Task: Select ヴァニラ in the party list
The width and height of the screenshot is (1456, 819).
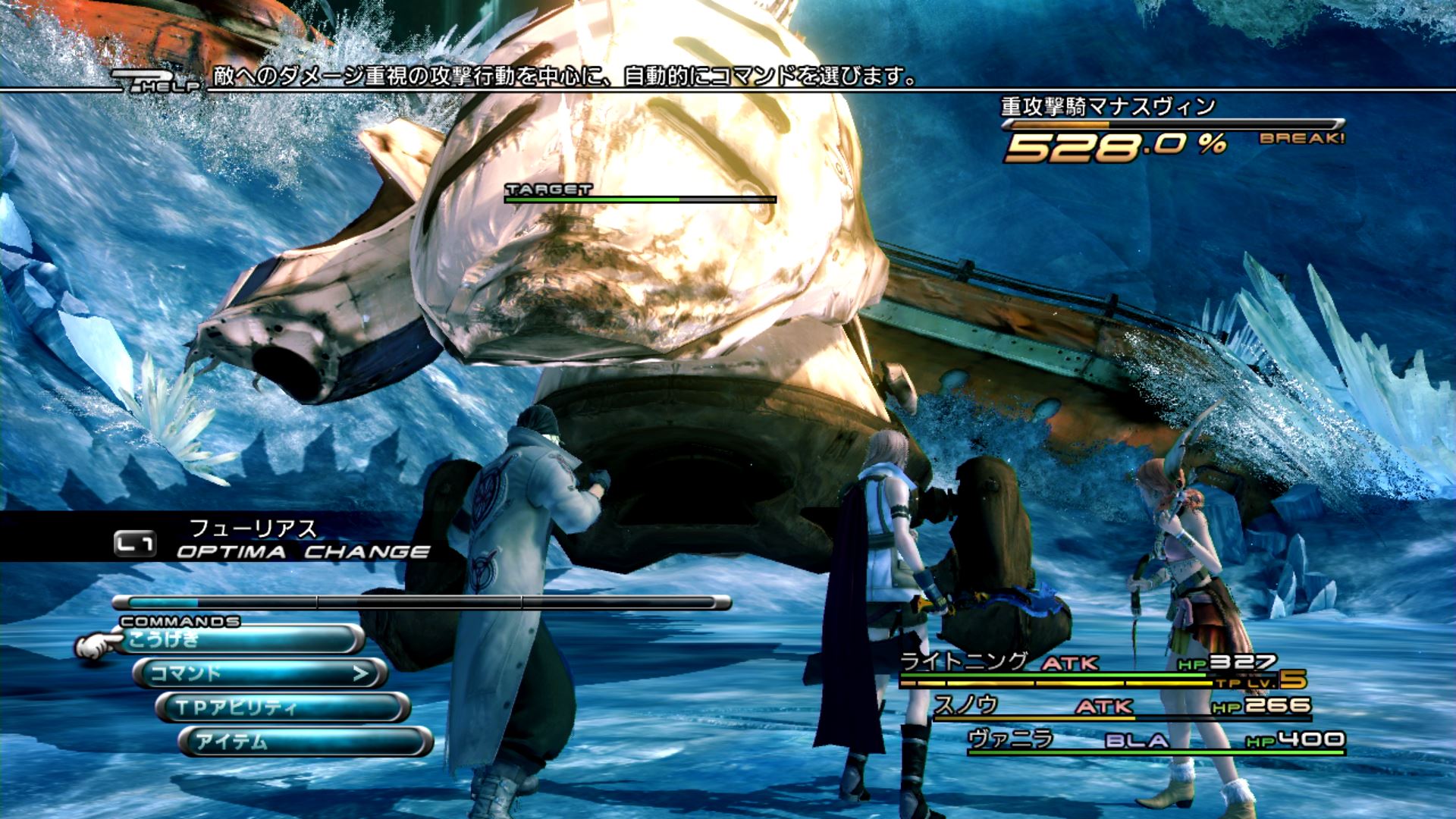Action: click(x=1011, y=738)
